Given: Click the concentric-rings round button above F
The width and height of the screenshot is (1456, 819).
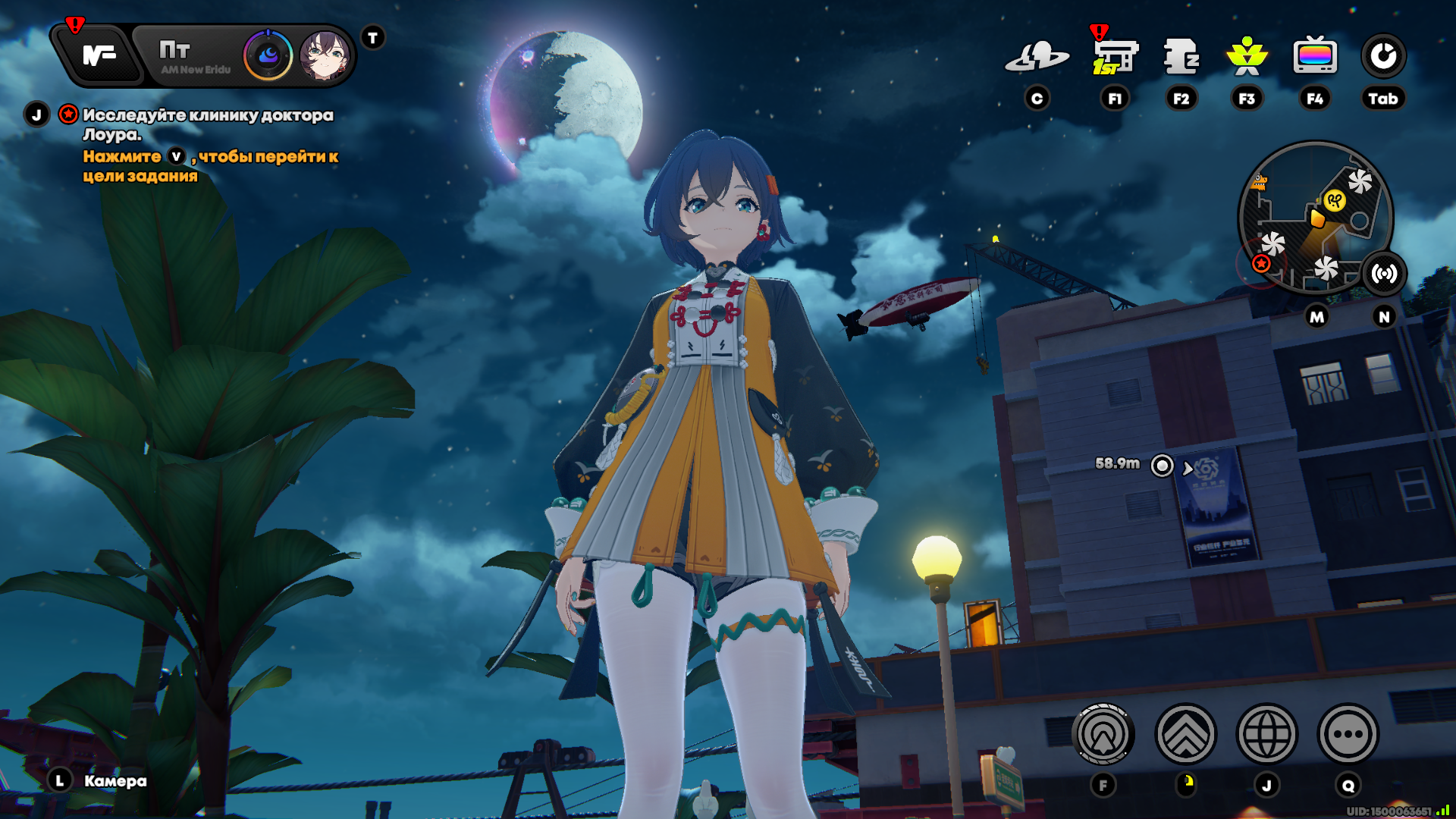Looking at the screenshot, I should point(1103,734).
